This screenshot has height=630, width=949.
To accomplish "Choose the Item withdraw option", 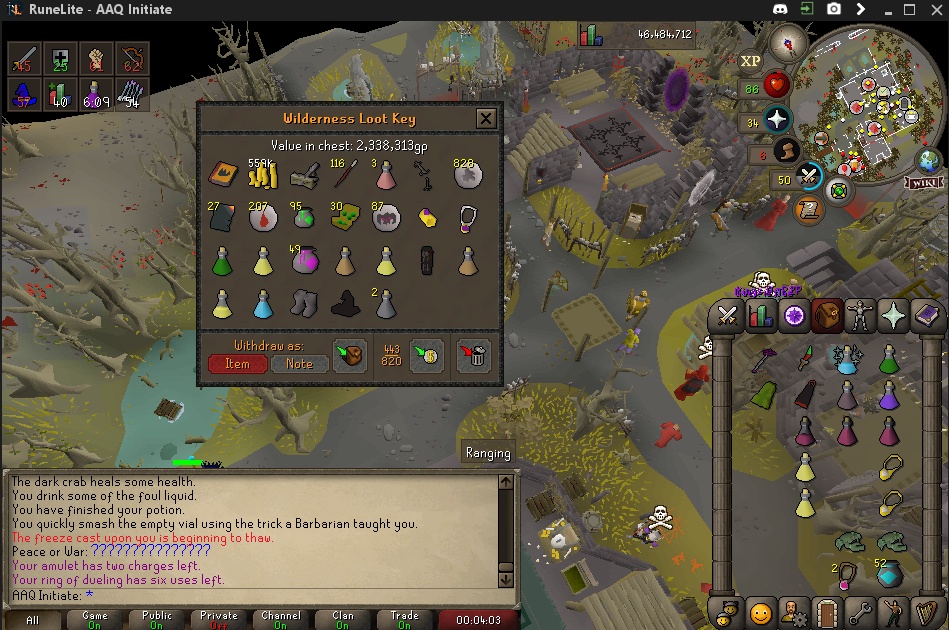I will coord(237,364).
